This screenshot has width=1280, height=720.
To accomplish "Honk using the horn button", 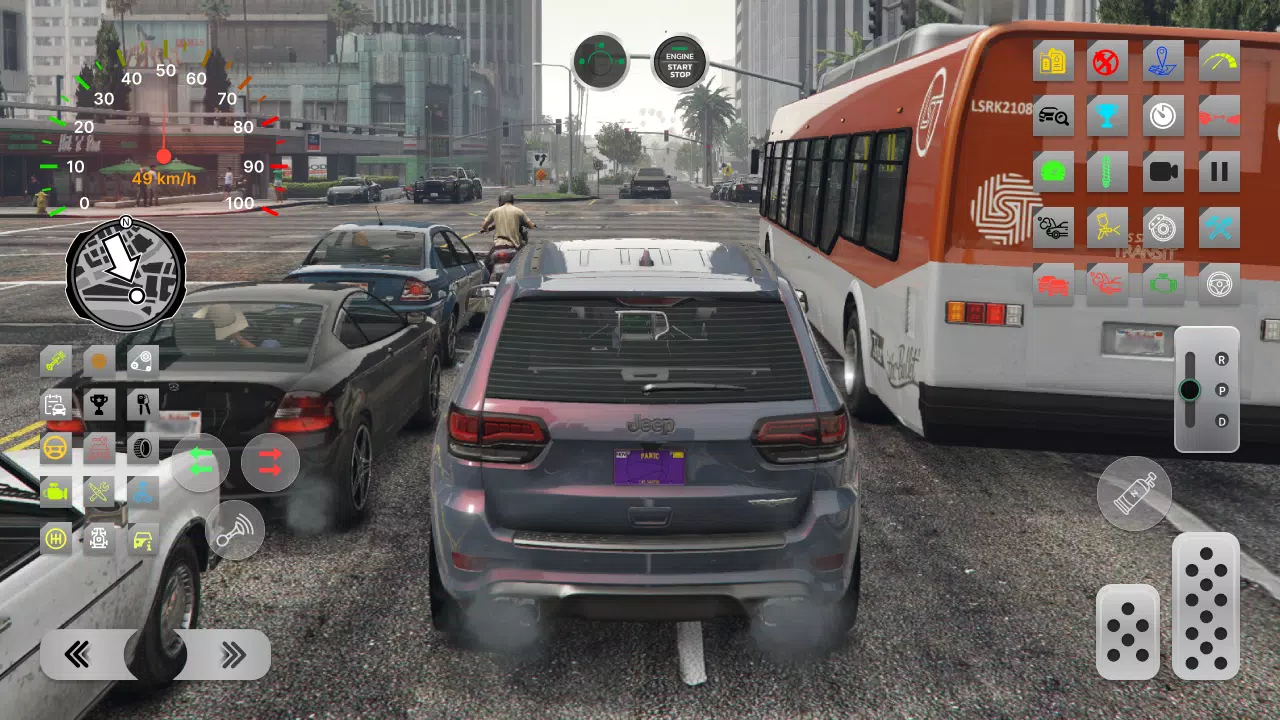I will tap(235, 530).
